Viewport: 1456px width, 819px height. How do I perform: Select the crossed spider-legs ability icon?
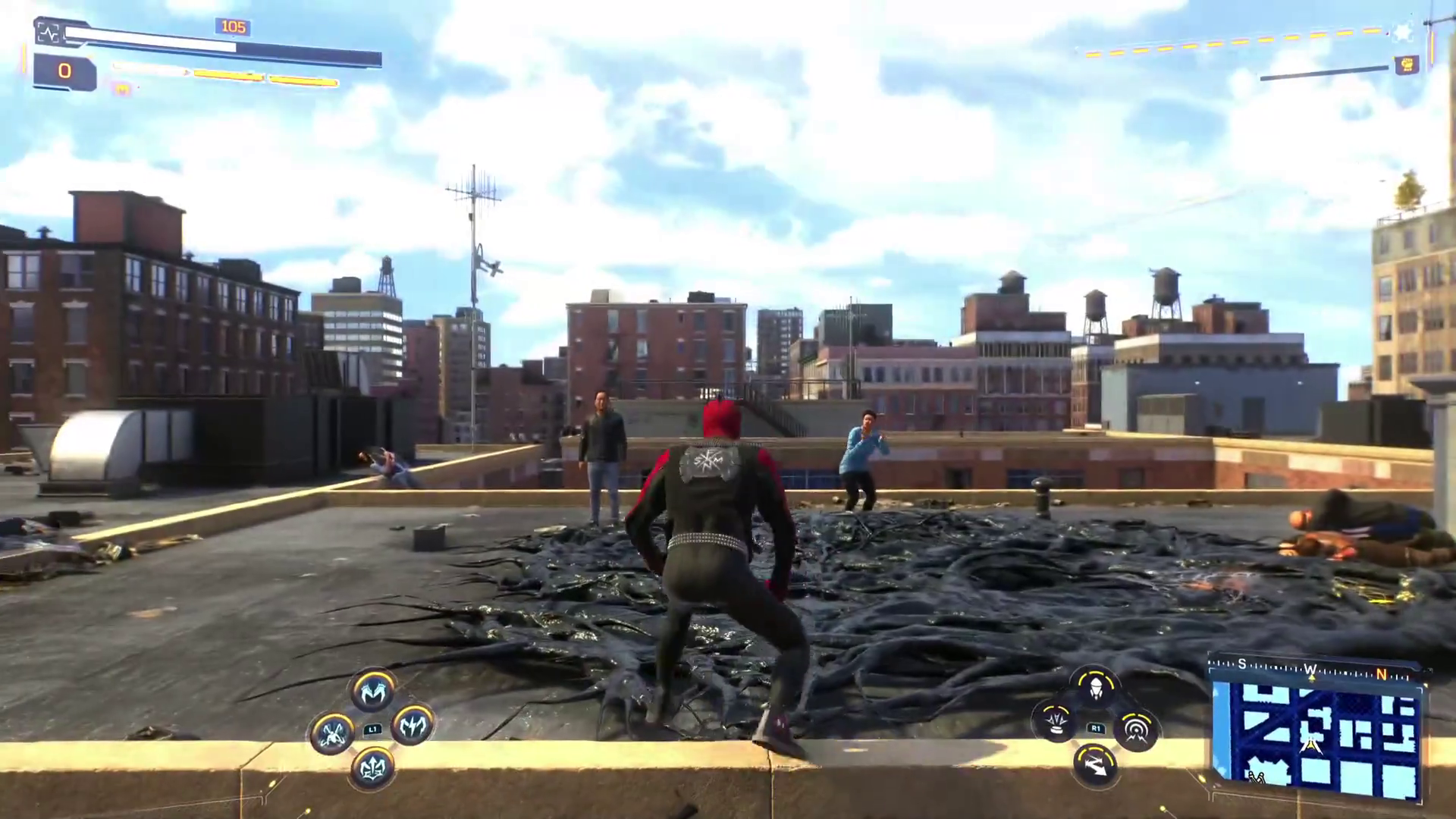[x=332, y=733]
